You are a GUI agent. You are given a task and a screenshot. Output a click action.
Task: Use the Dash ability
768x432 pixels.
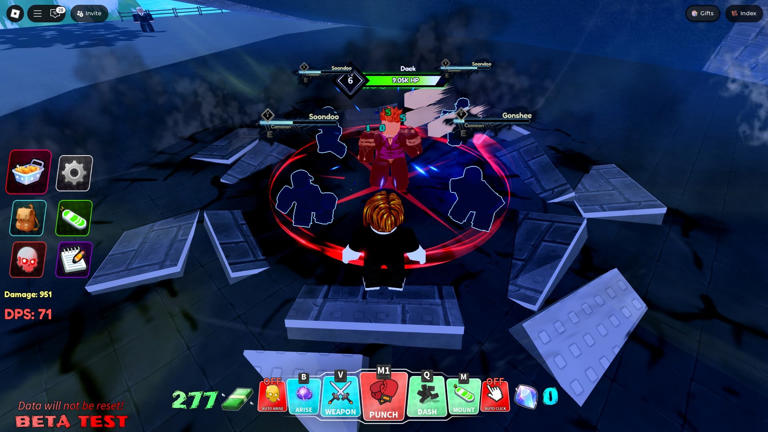point(427,396)
